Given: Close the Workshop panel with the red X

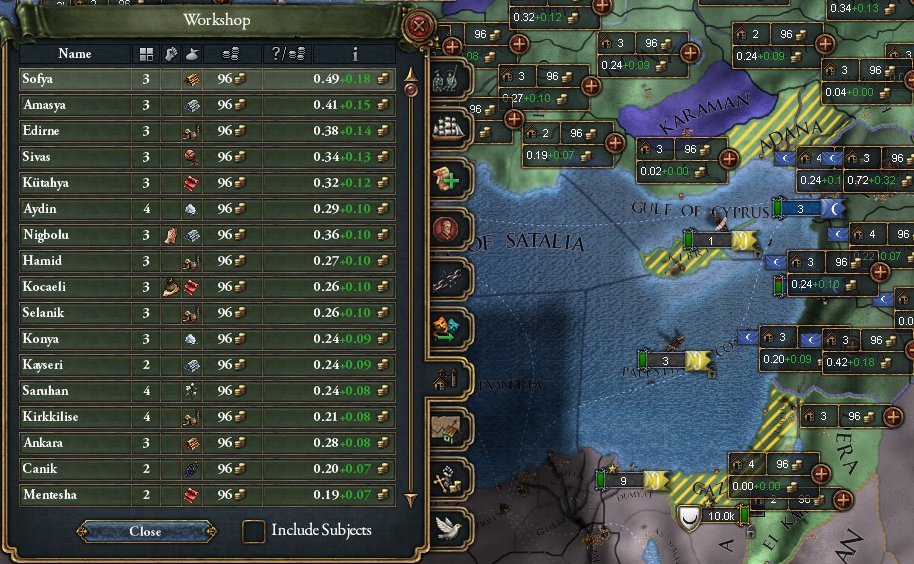Looking at the screenshot, I should 420,25.
